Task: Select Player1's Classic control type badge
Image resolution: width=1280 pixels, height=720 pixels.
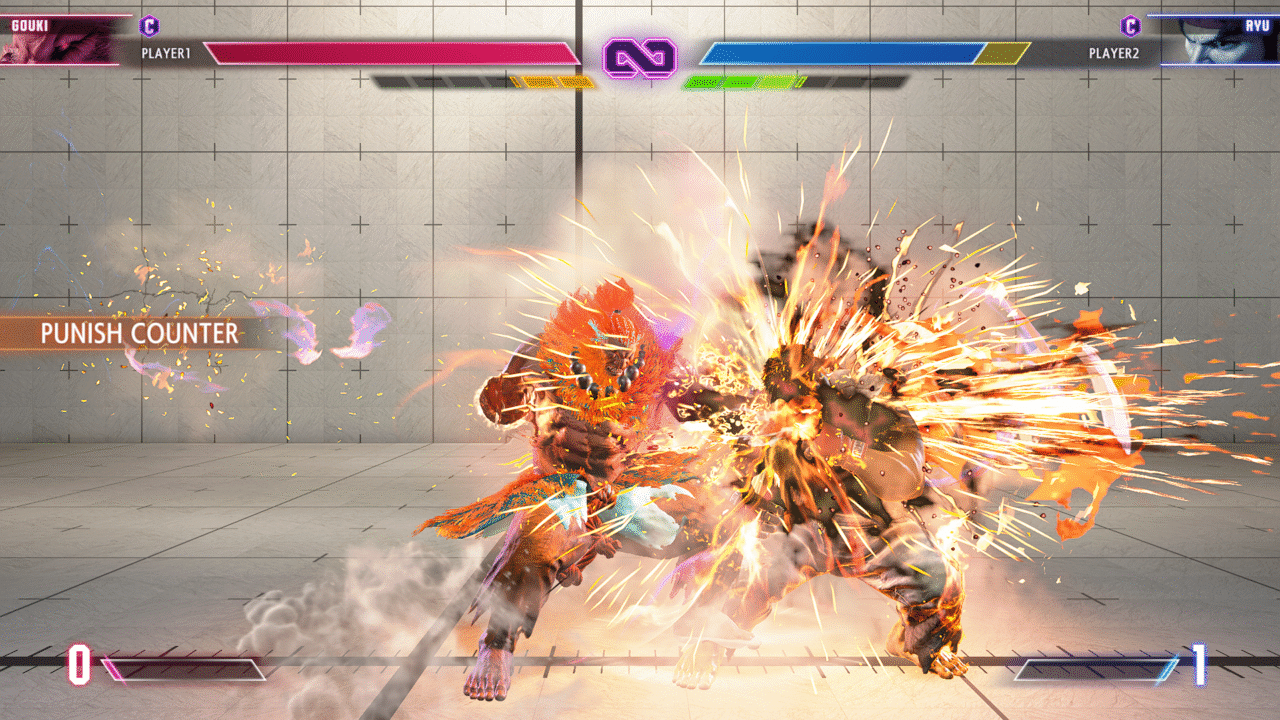Action: [x=149, y=26]
